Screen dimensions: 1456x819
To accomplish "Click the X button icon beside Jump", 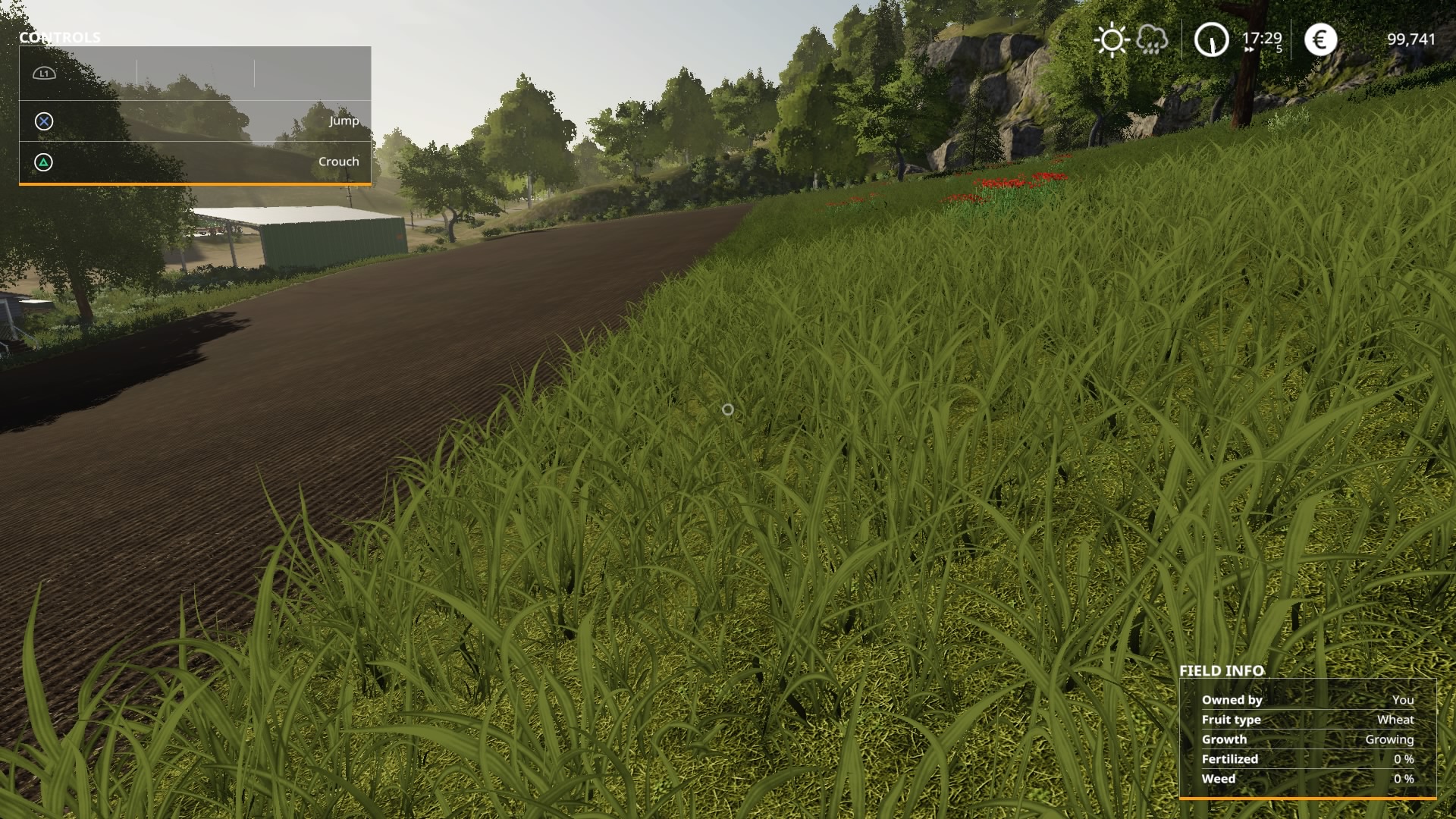I will [x=43, y=121].
